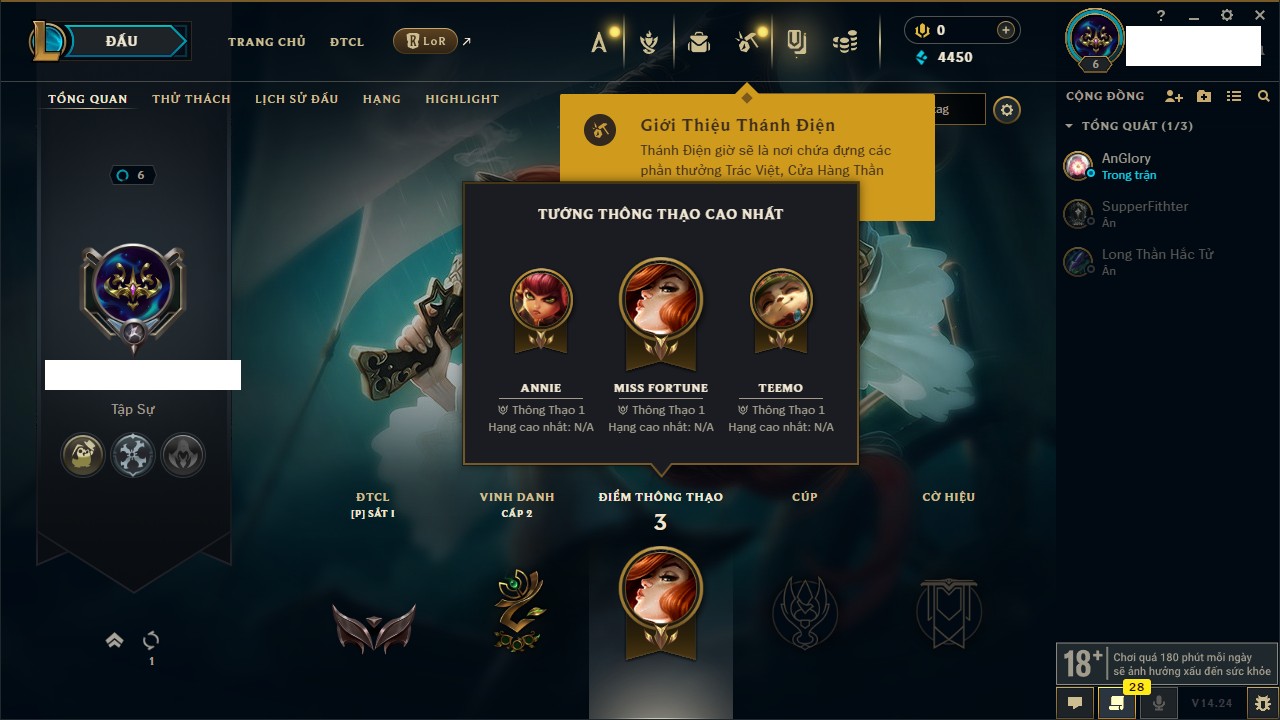This screenshot has height=720, width=1280.
Task: Open the LỊCH SỬ ĐẤU tab
Action: point(296,99)
